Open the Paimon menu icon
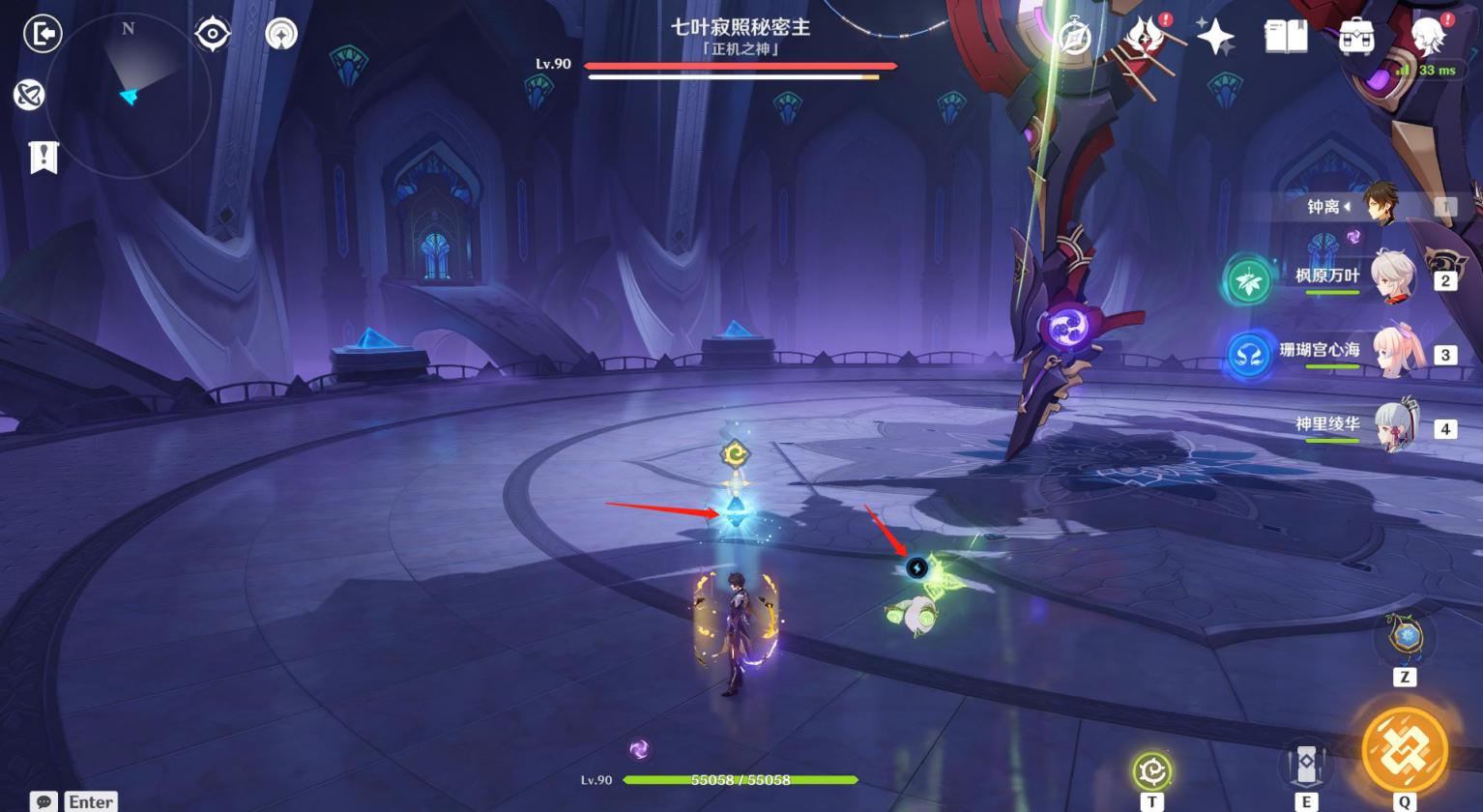 click(1428, 36)
